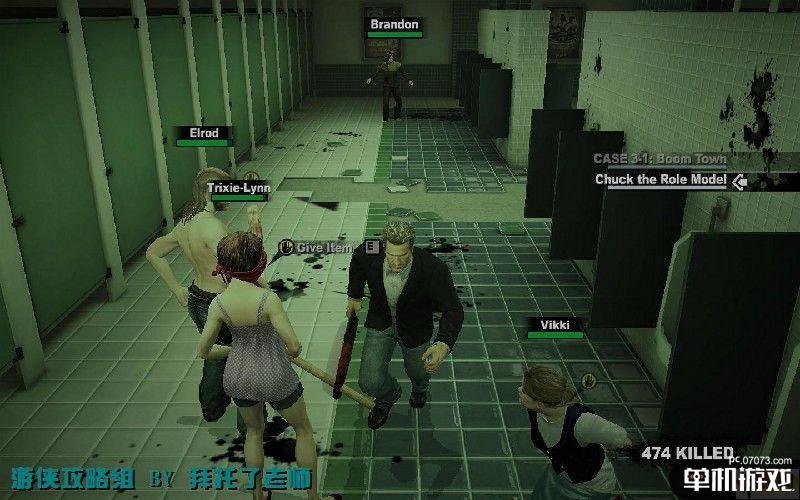Select Vikki's survivor name tag
The image size is (800, 500).
click(555, 325)
